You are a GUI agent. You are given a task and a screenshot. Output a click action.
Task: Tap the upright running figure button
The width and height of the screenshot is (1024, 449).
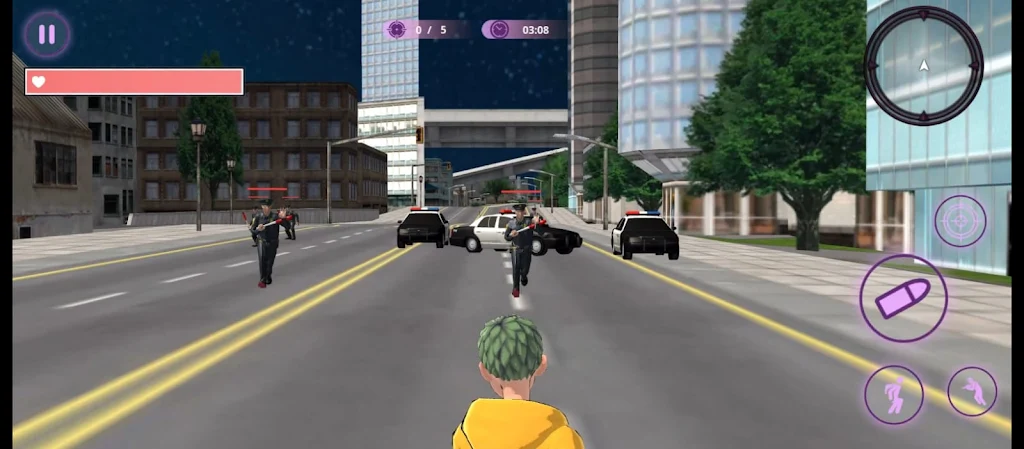click(894, 394)
